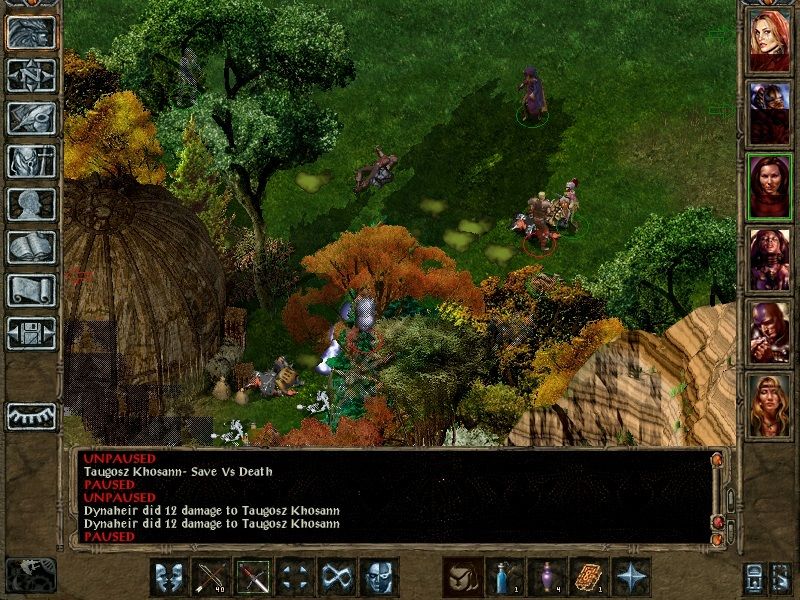Open game options with the floppy disk icon

pyautogui.click(x=31, y=333)
